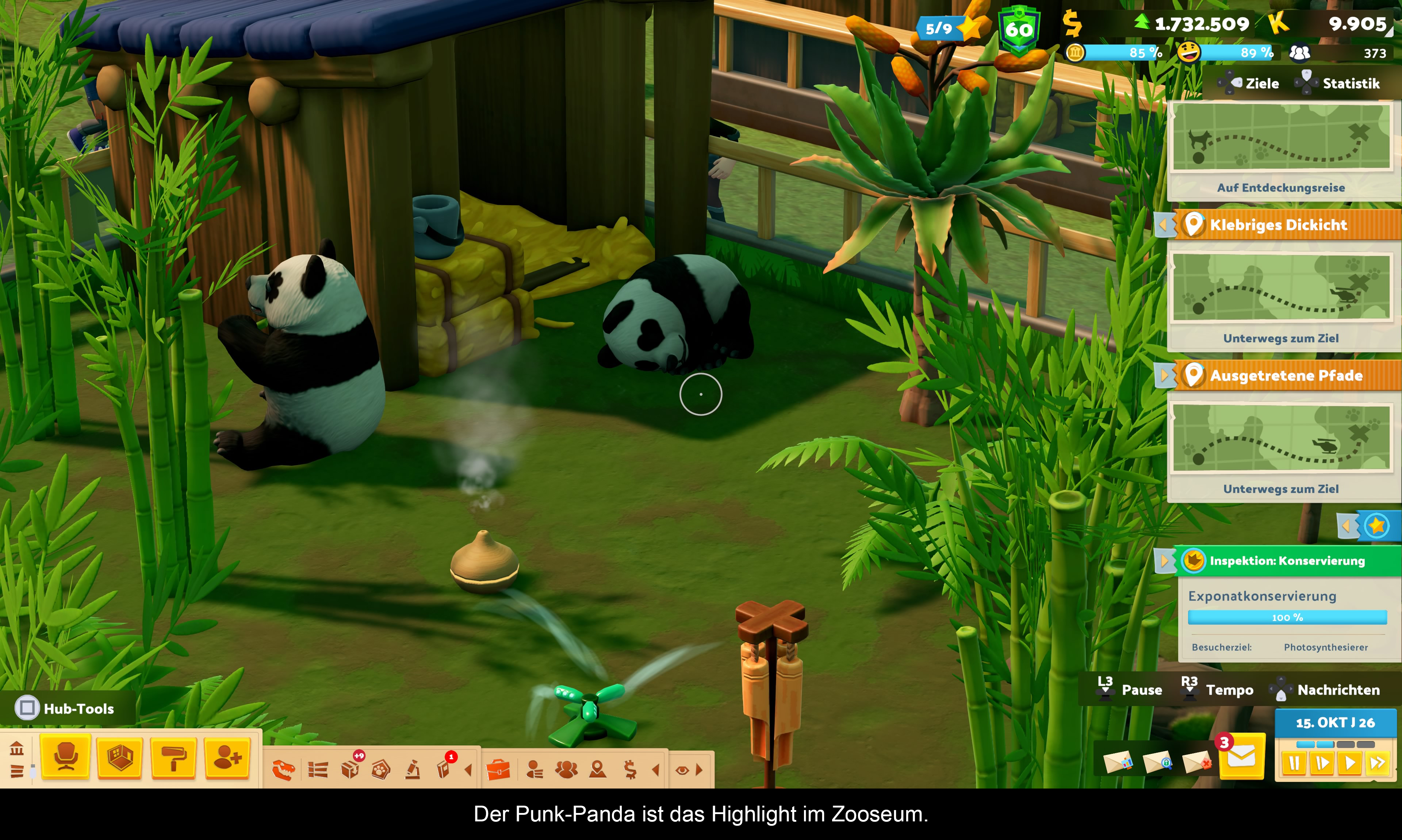Open the dinosaur skull exhibits menu
Viewport: 1402px width, 840px height.
click(x=284, y=770)
